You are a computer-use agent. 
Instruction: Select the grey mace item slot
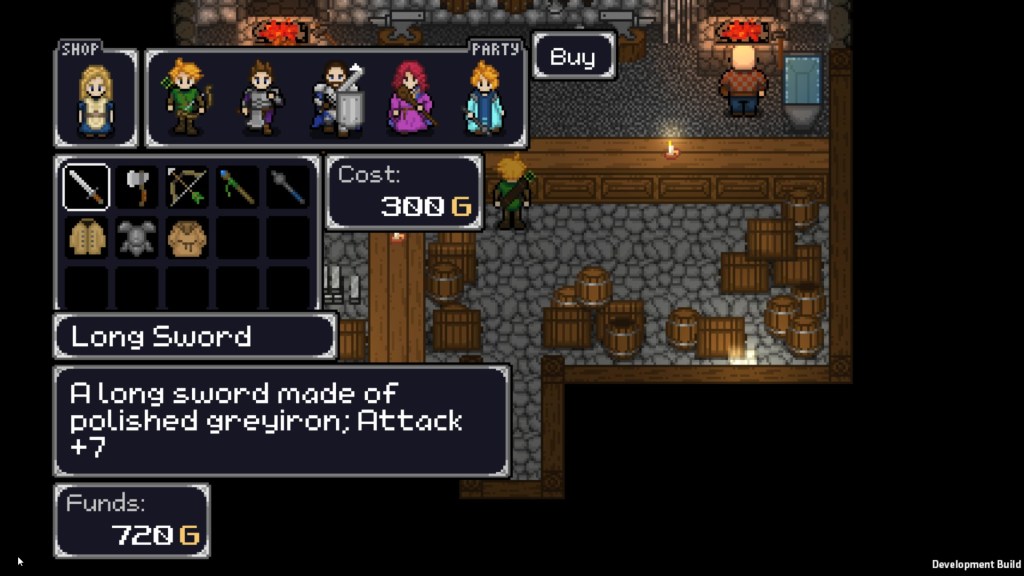(x=287, y=187)
